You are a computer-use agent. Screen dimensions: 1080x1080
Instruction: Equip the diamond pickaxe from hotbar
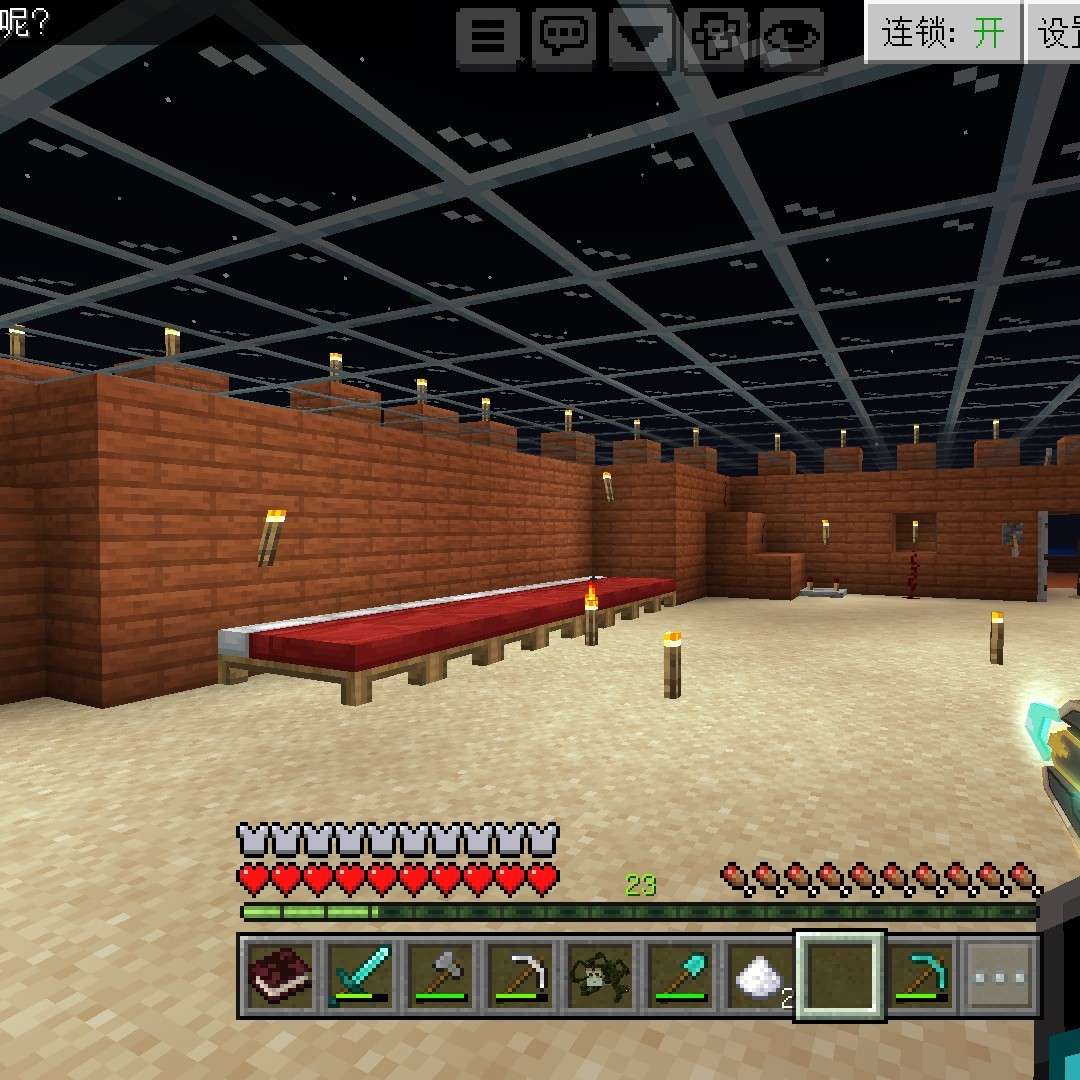(920, 975)
